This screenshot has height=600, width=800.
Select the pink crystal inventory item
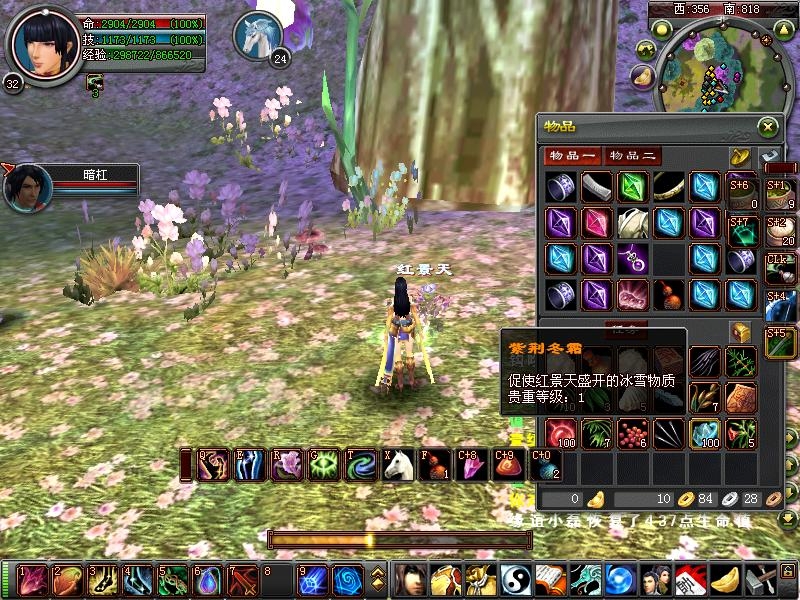click(x=596, y=222)
